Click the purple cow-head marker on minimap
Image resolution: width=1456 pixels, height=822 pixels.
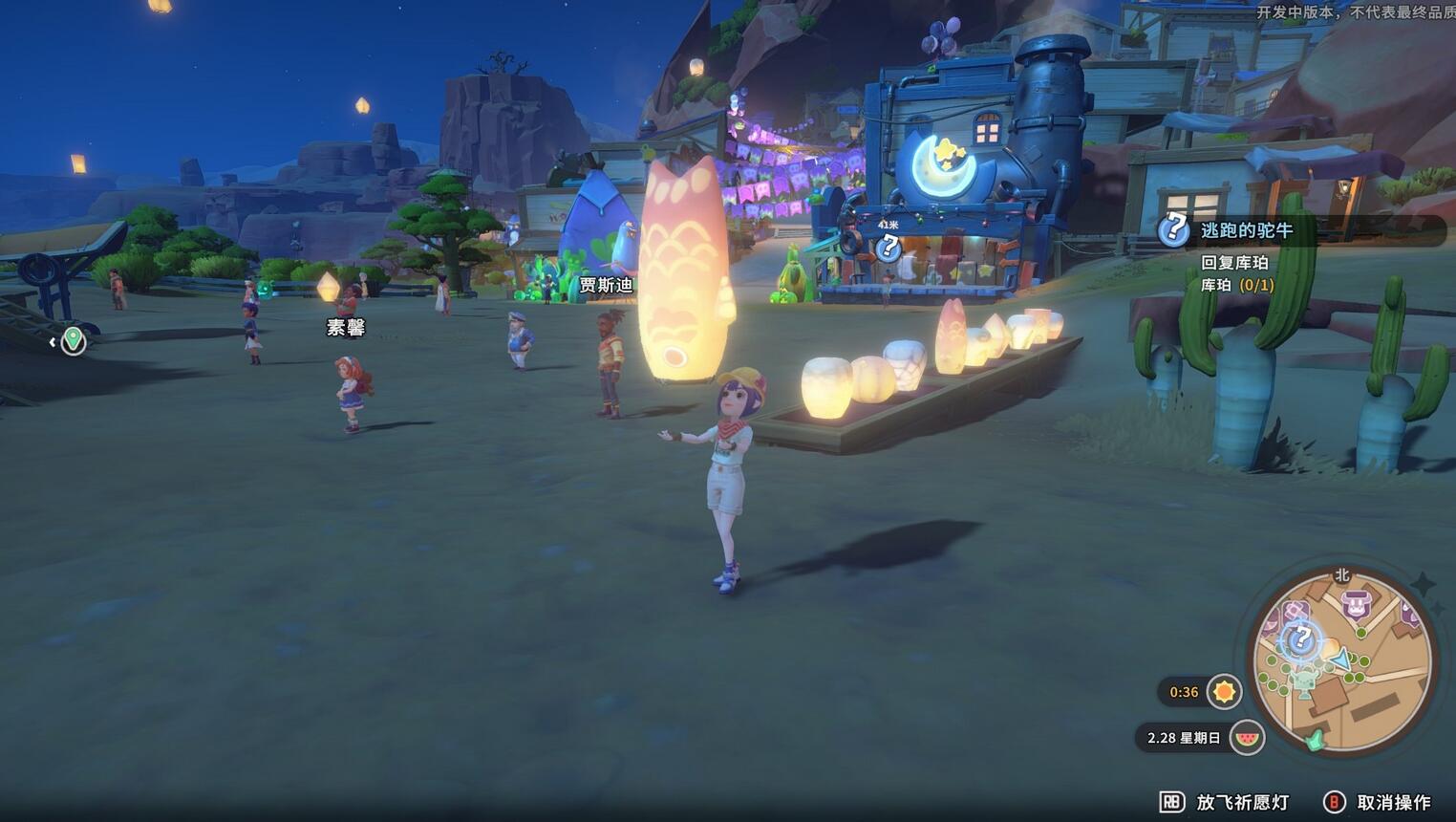coord(1357,605)
